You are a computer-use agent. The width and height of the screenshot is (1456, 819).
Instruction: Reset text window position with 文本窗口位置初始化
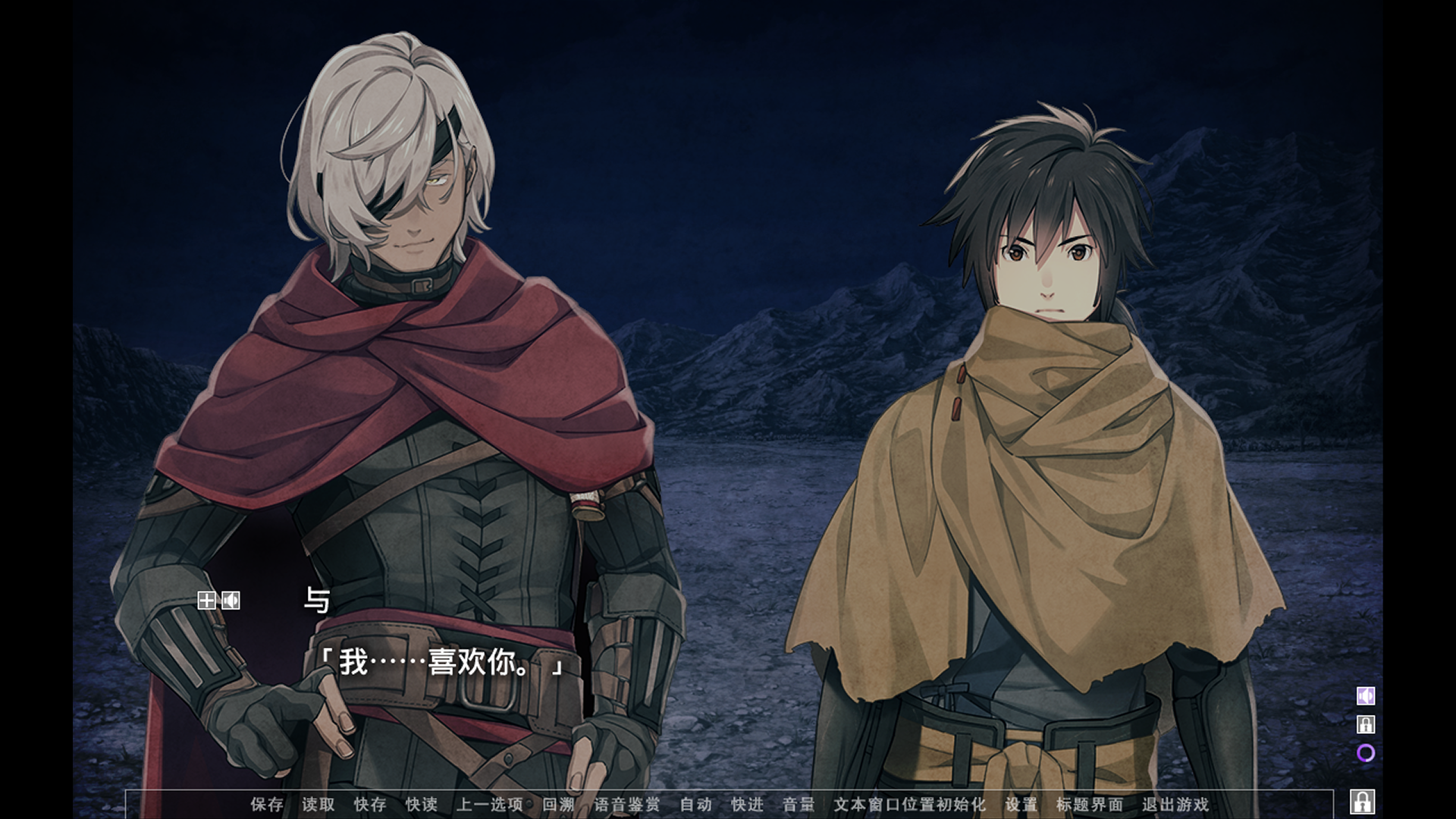[x=910, y=804]
